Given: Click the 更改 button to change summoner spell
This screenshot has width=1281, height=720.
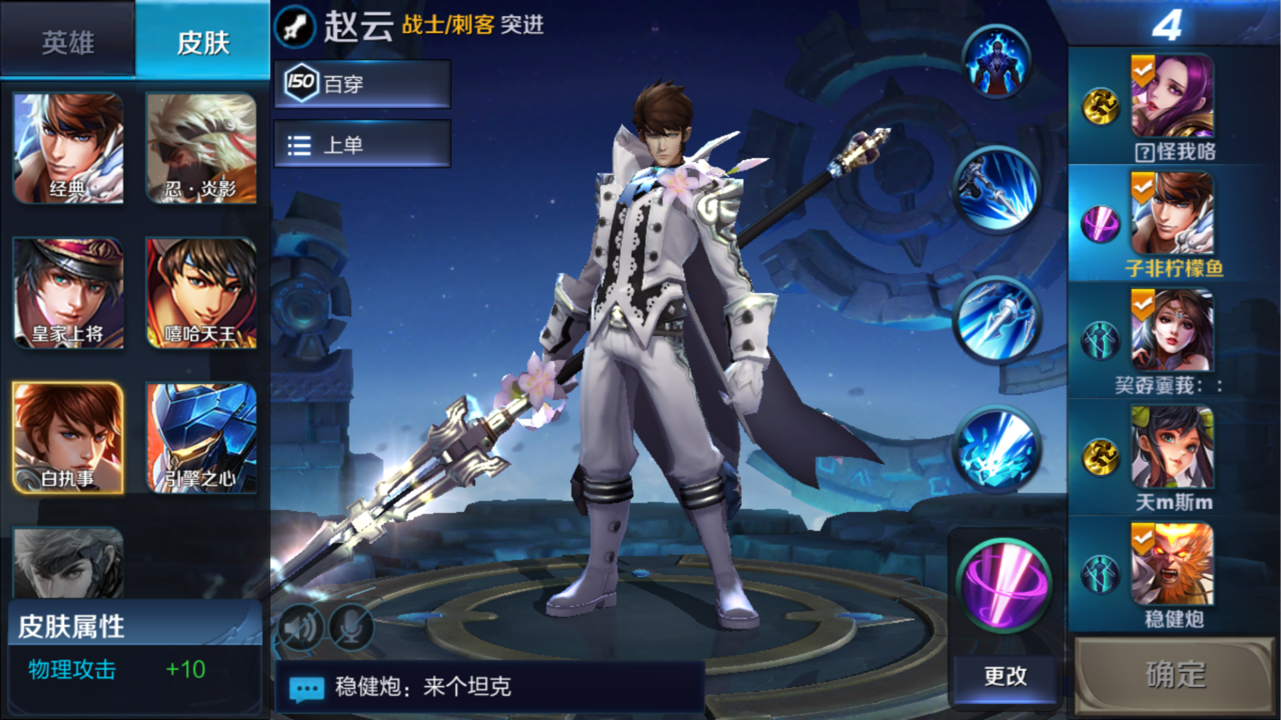Looking at the screenshot, I should pyautogui.click(x=1005, y=676).
